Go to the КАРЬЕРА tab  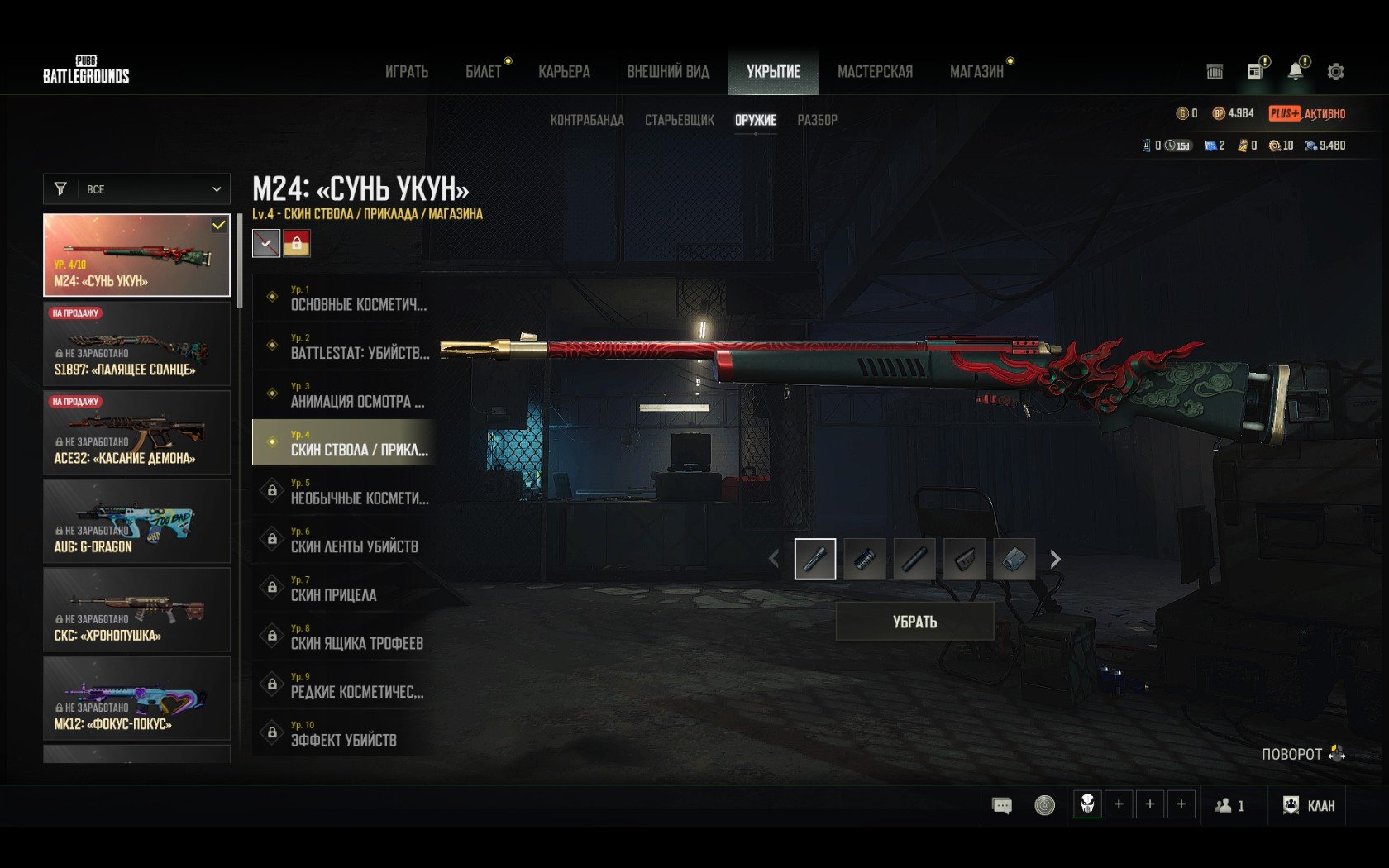click(x=564, y=72)
